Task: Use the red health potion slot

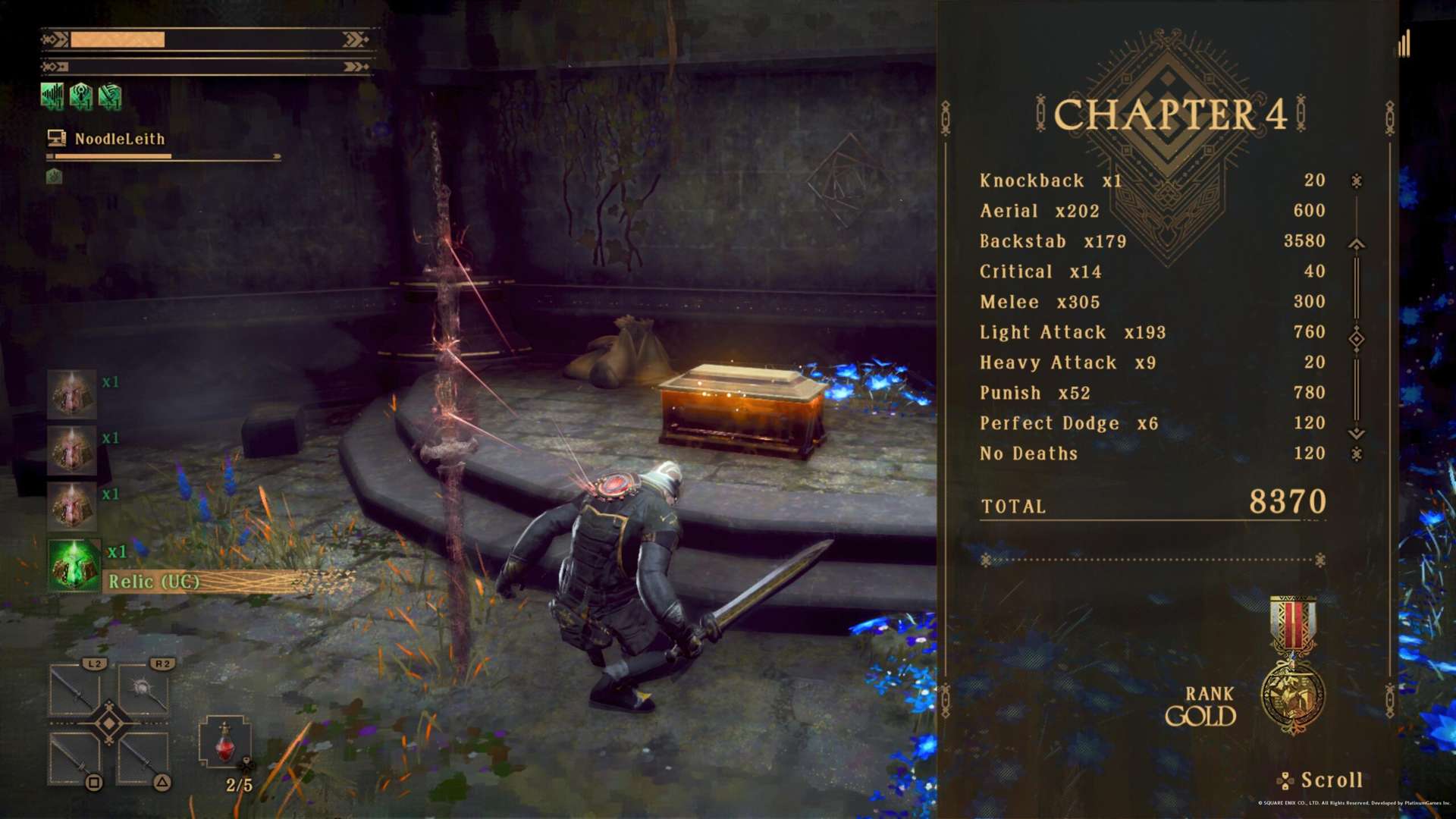Action: [x=224, y=743]
